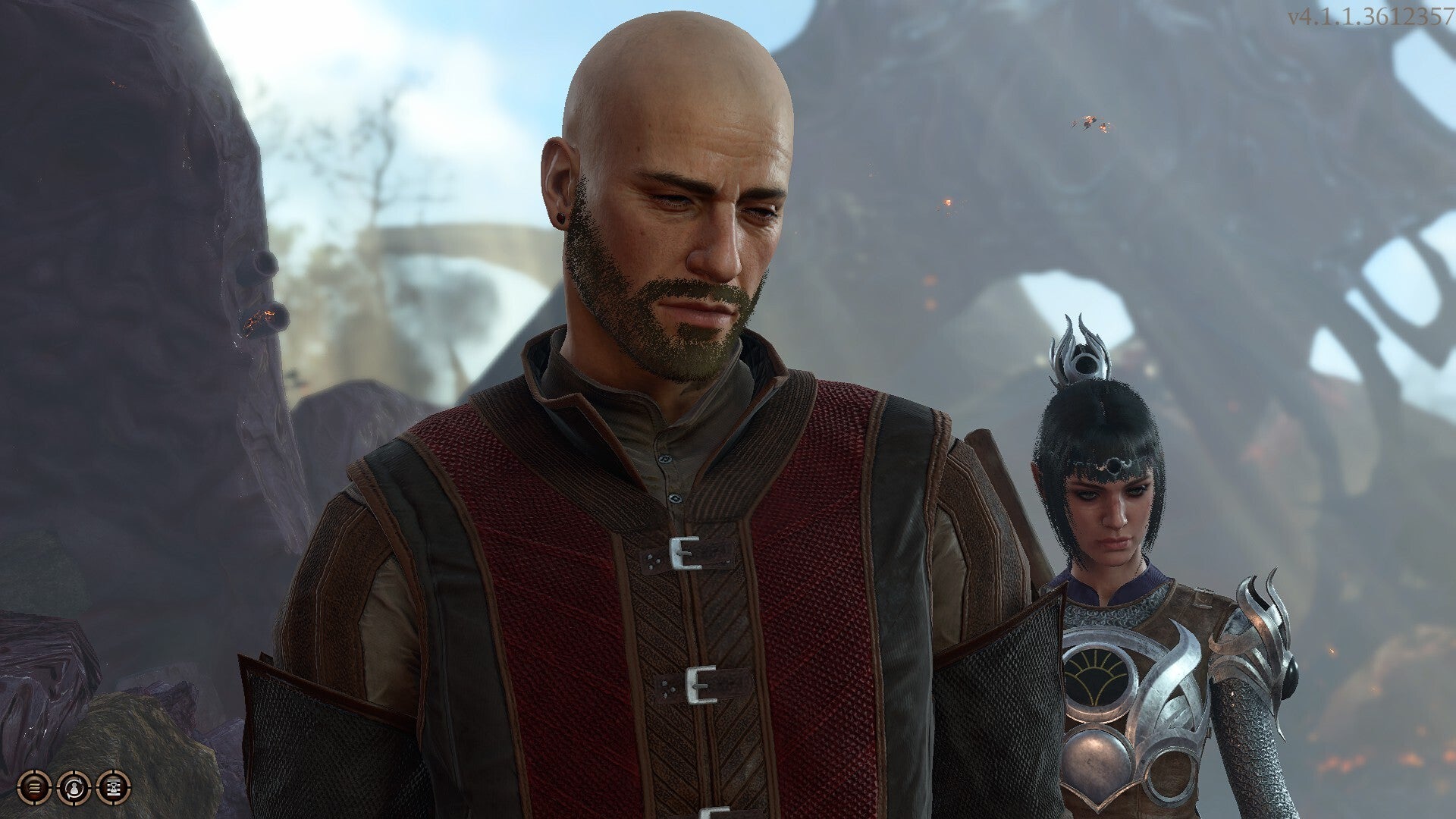Screen dimensions: 1456x819
Task: Click the stacked-lines symbol inside the first icon
Action: (x=33, y=788)
